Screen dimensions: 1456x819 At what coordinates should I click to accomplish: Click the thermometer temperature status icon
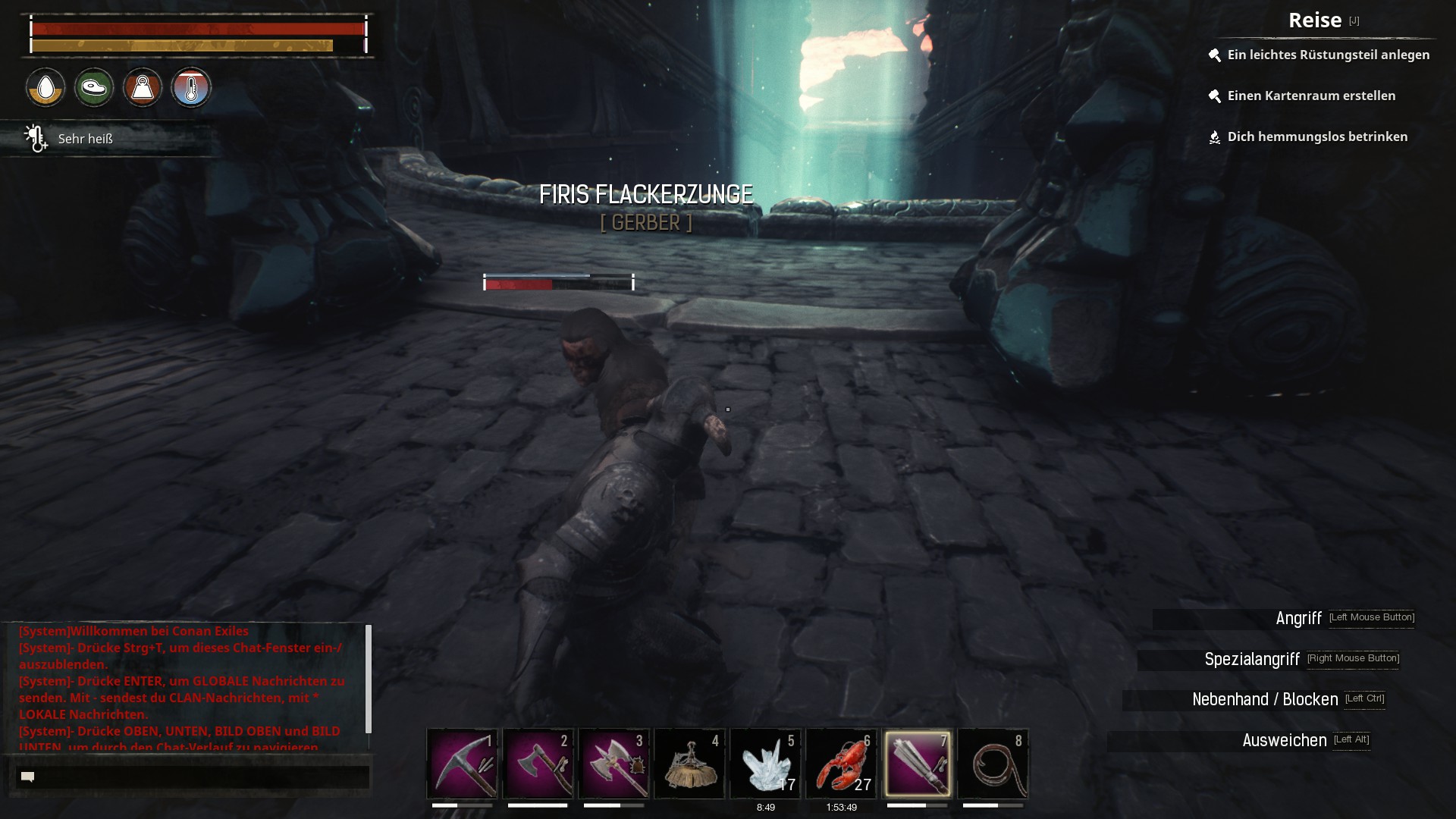pos(191,88)
